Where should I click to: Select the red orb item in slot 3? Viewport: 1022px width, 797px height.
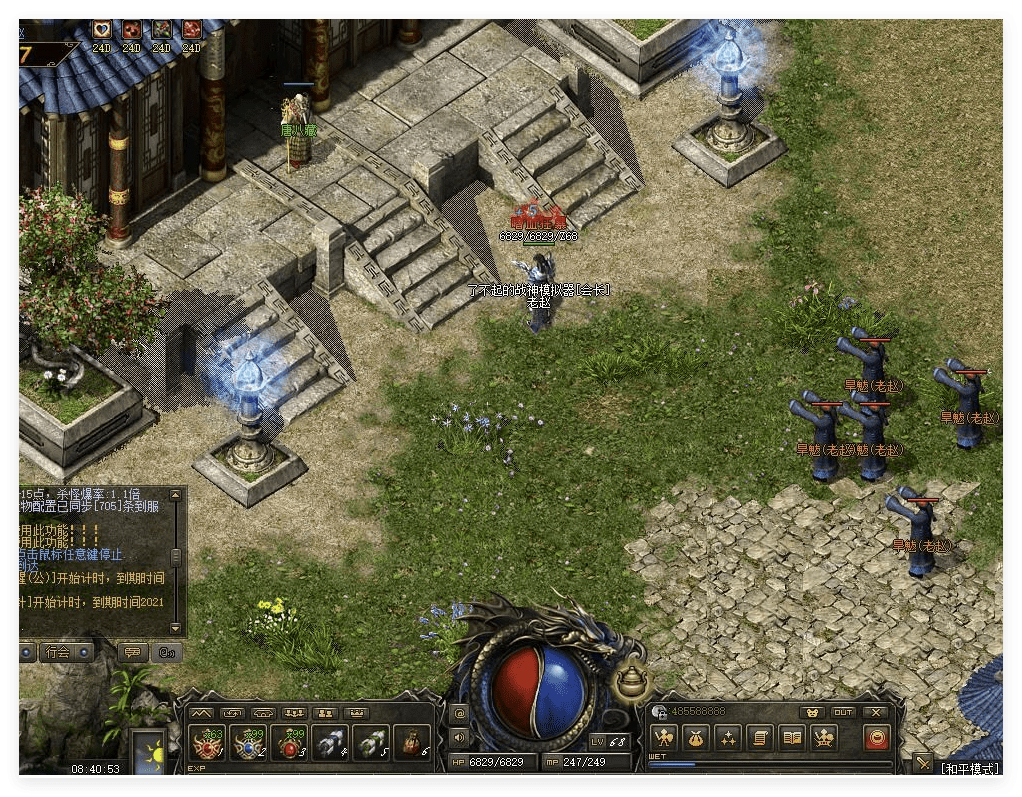[289, 743]
